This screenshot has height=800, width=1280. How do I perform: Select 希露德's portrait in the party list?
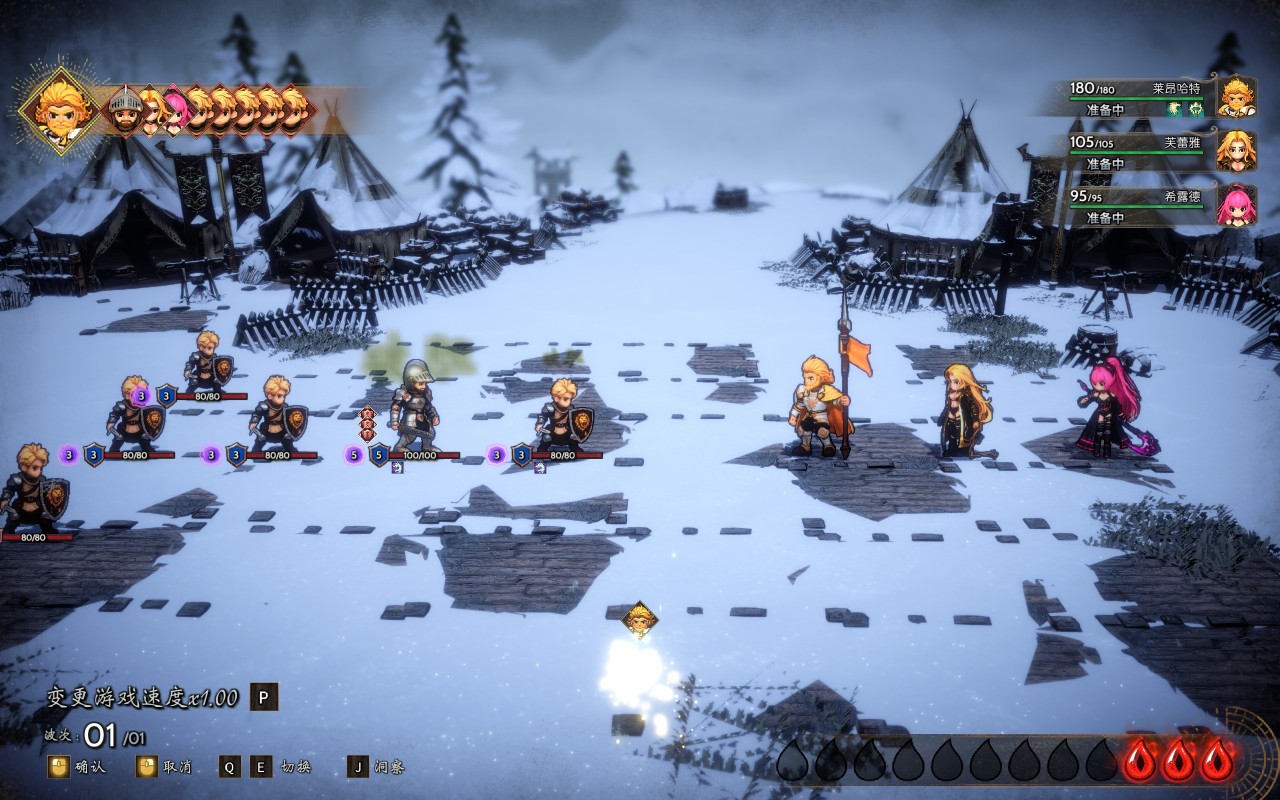point(1236,205)
